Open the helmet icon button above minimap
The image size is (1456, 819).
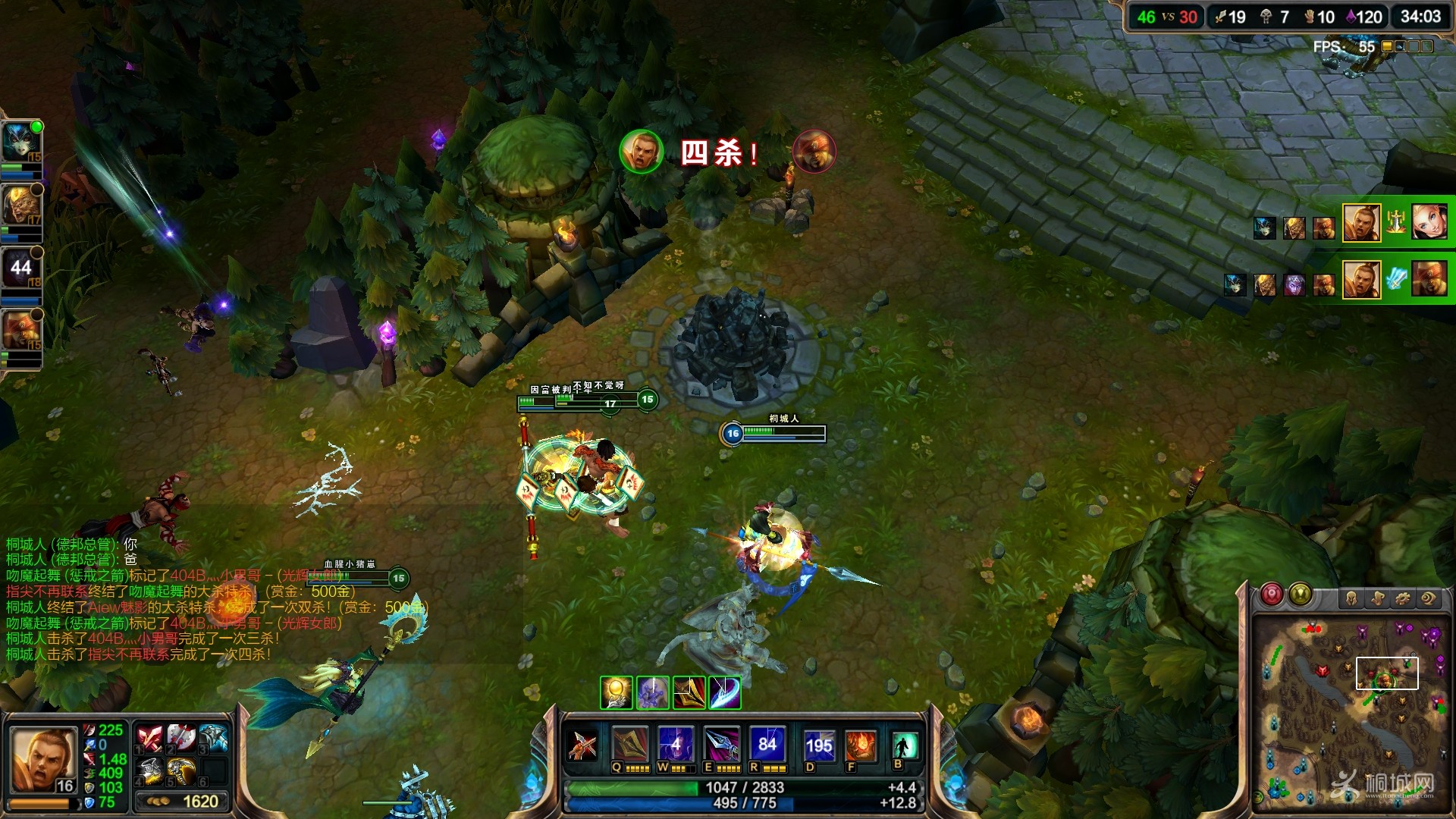1351,598
